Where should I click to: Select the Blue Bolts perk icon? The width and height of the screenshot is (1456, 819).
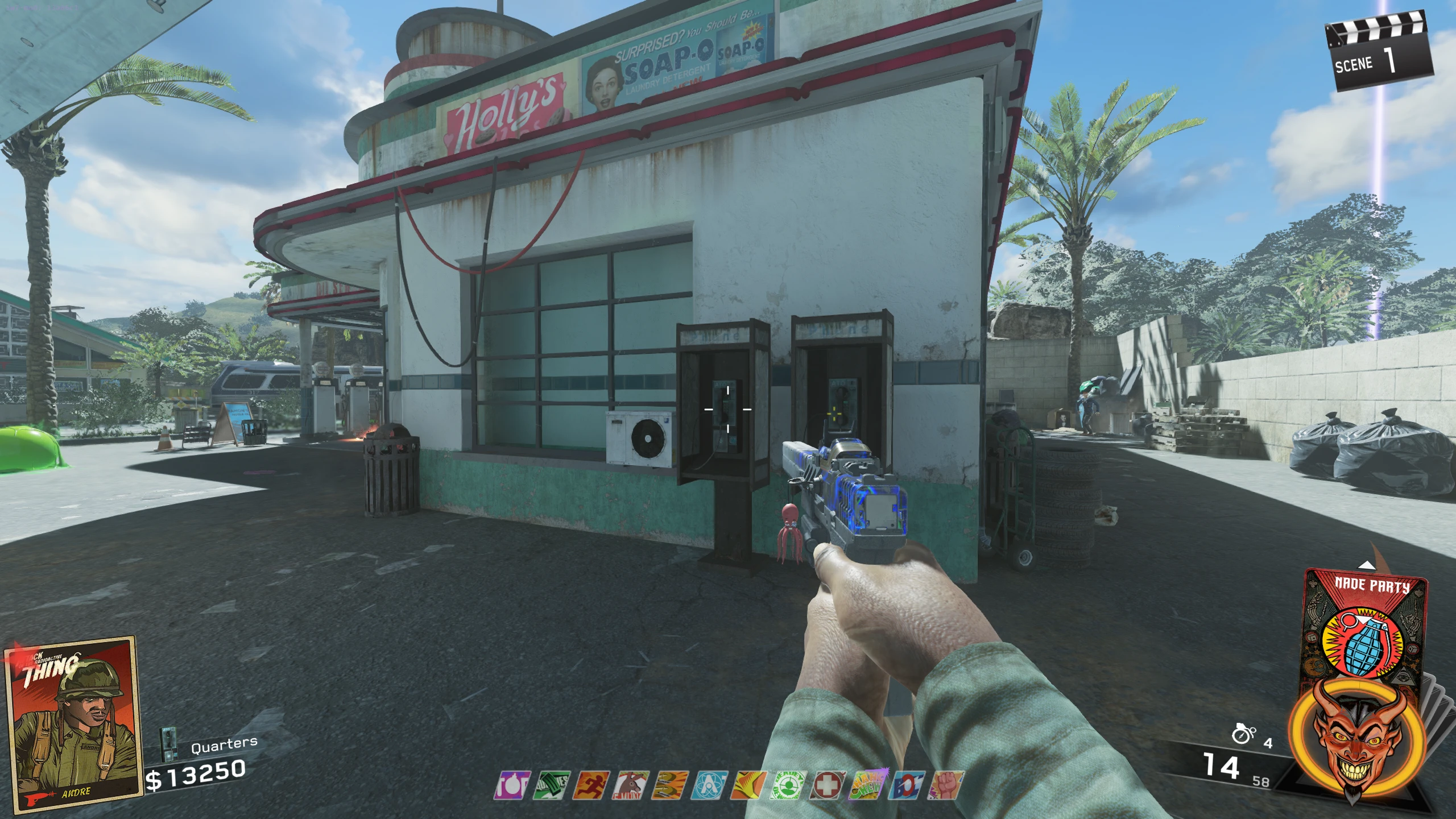click(907, 785)
